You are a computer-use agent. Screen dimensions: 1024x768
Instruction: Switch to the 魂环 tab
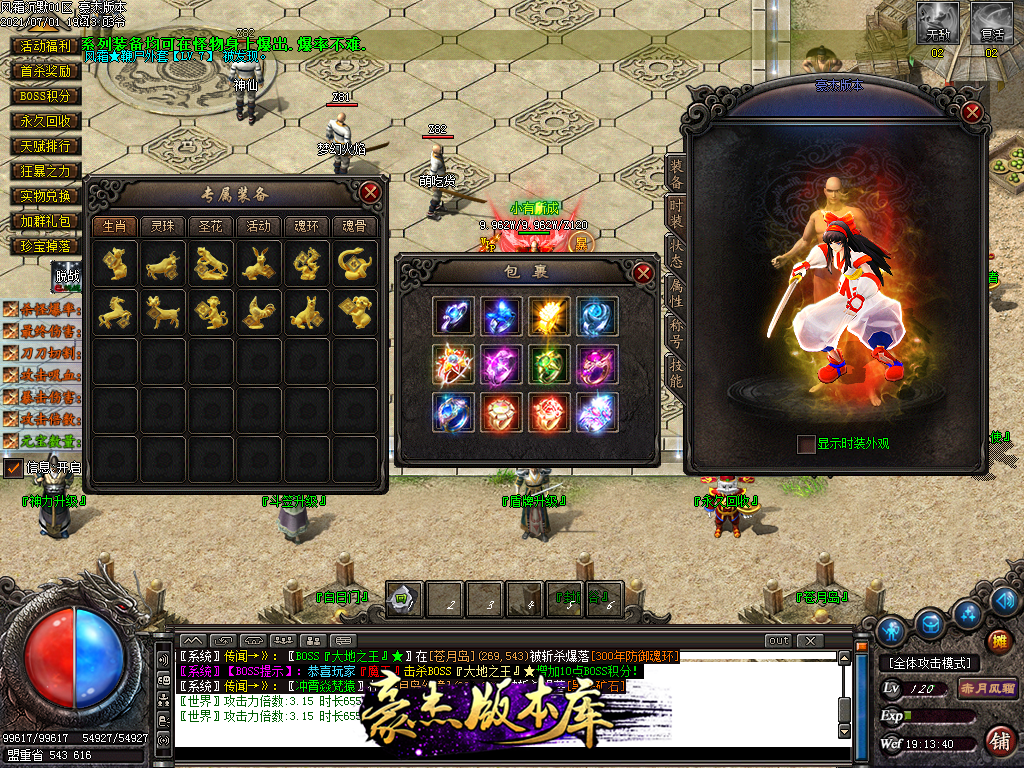click(x=306, y=226)
